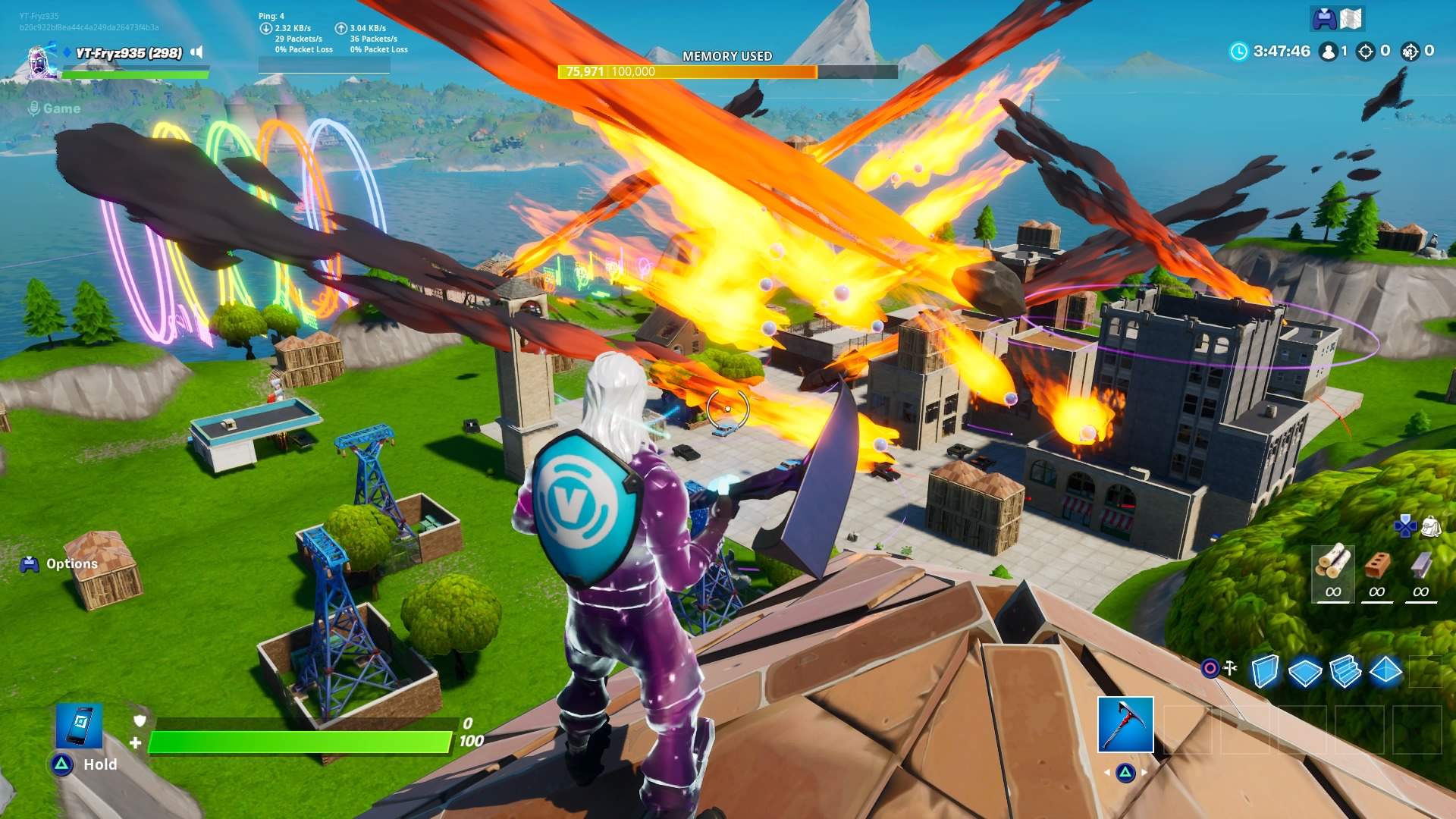Click the Game voice channel microphone icon
The width and height of the screenshot is (1456, 819).
[33, 108]
